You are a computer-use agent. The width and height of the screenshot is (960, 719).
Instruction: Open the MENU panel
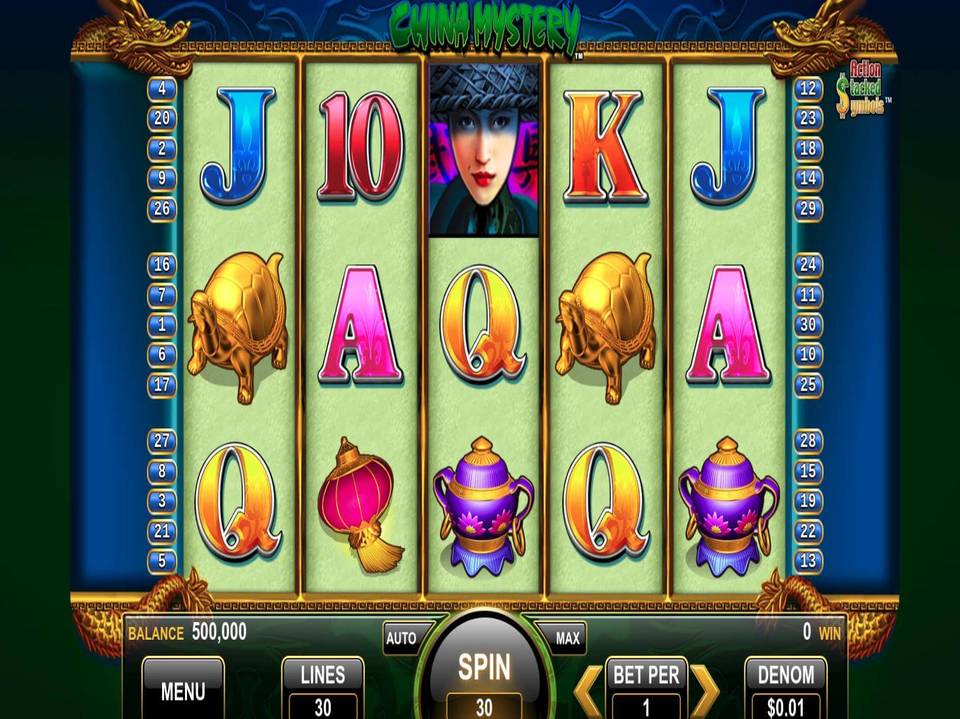pyautogui.click(x=183, y=689)
